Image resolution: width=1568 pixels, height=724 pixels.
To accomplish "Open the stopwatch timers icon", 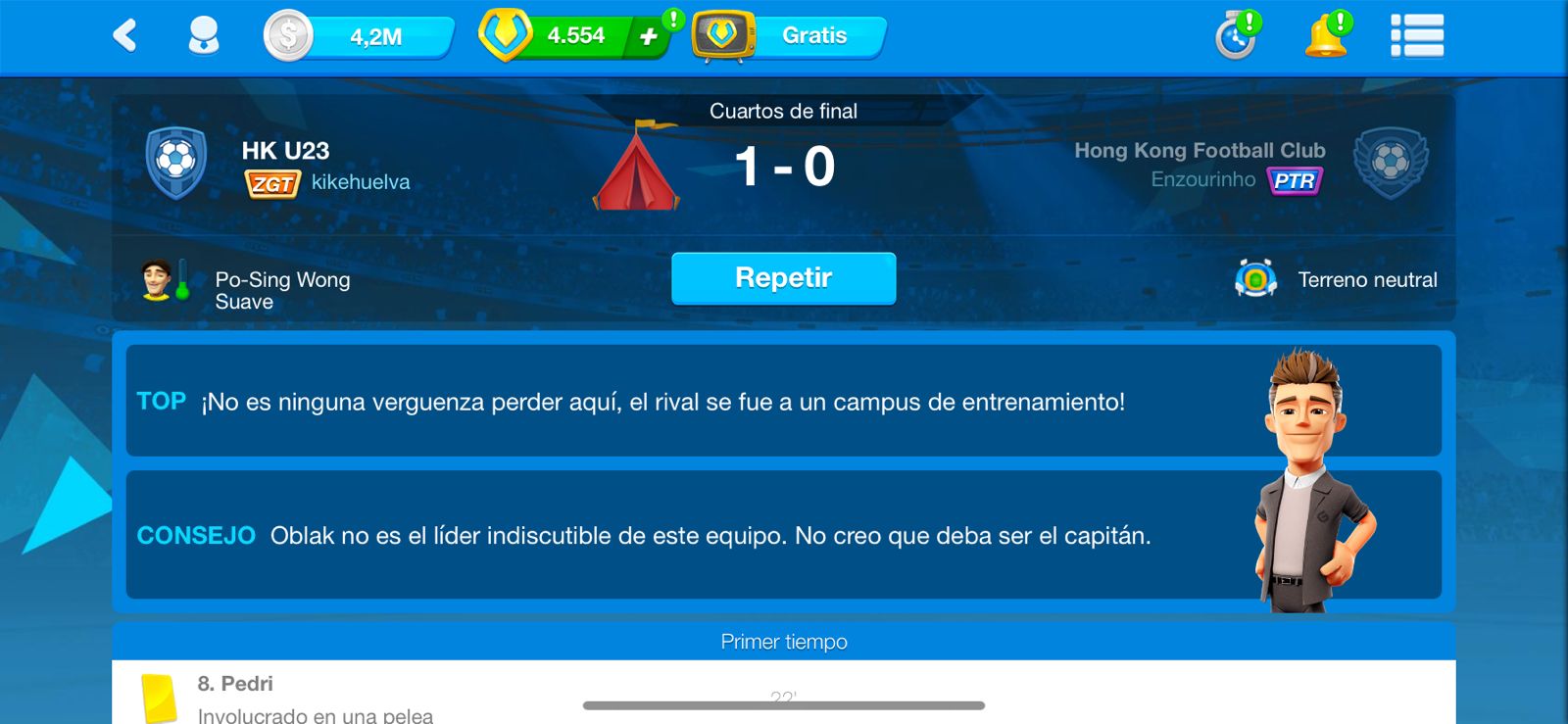I will tap(1236, 37).
